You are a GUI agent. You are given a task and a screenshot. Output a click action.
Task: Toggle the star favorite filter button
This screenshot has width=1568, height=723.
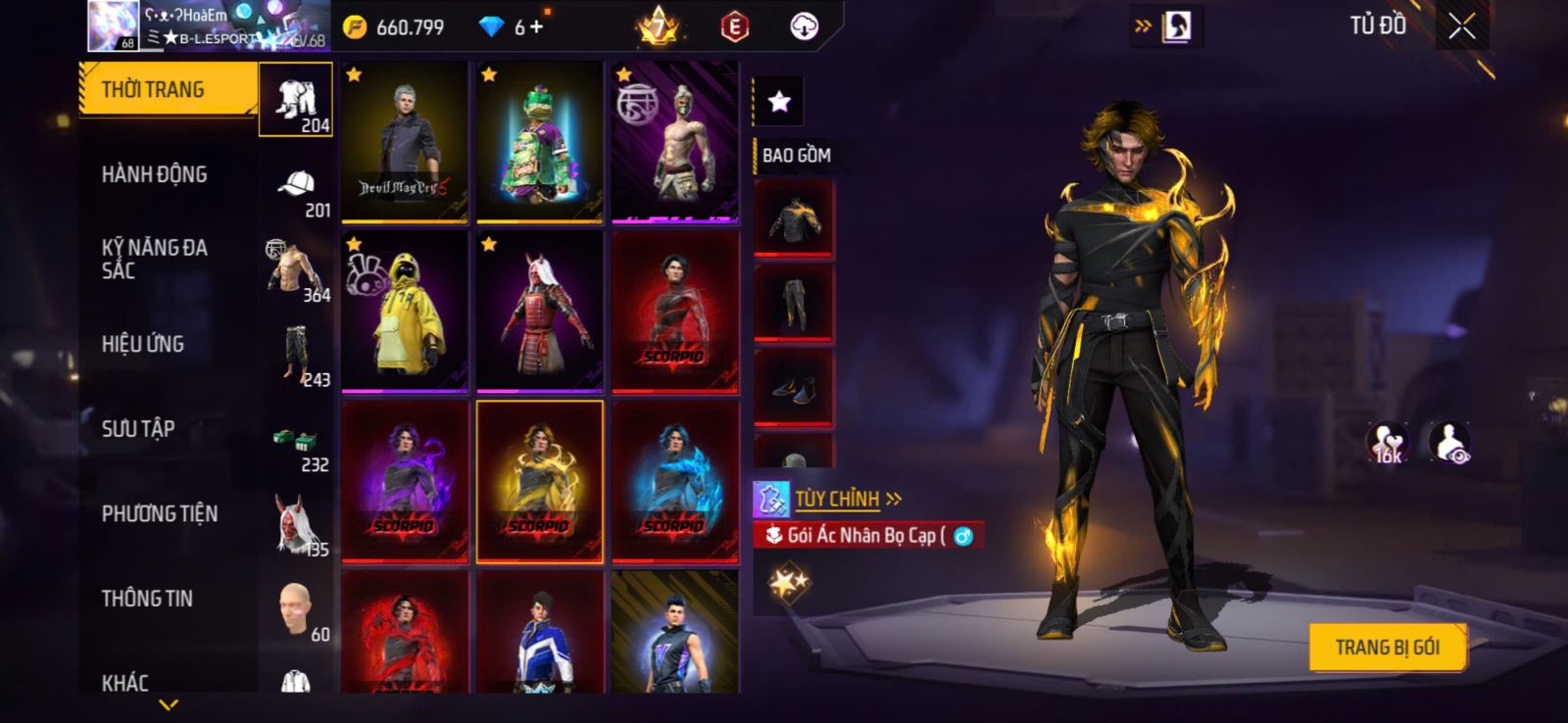[x=779, y=102]
